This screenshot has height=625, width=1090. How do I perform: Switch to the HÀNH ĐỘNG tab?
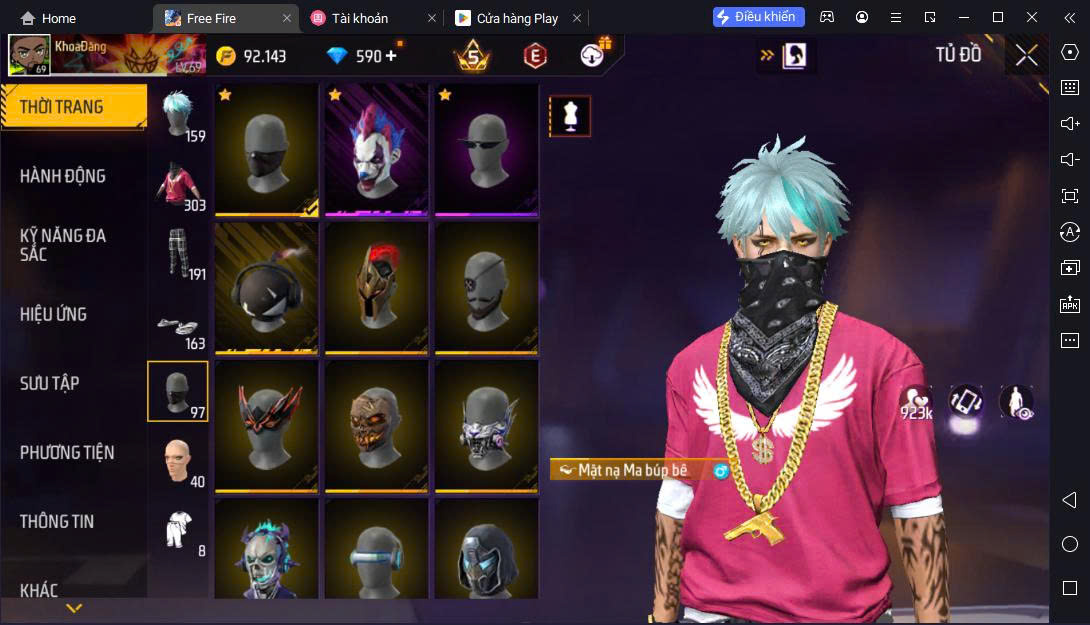[x=63, y=176]
